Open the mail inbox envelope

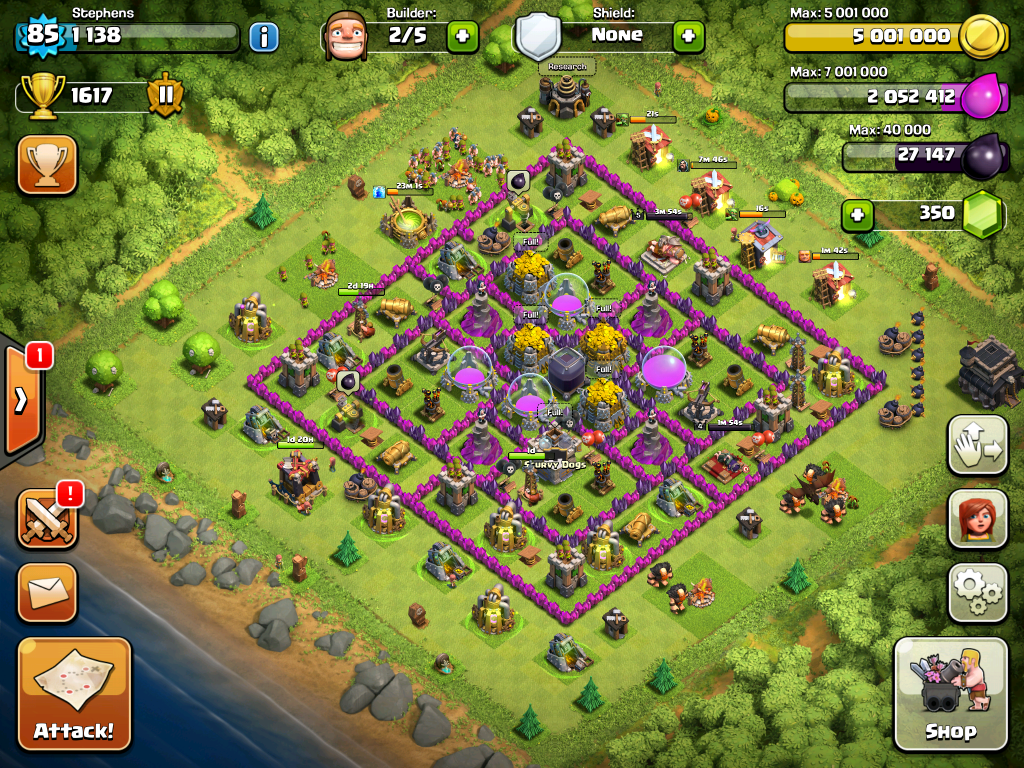(47, 592)
